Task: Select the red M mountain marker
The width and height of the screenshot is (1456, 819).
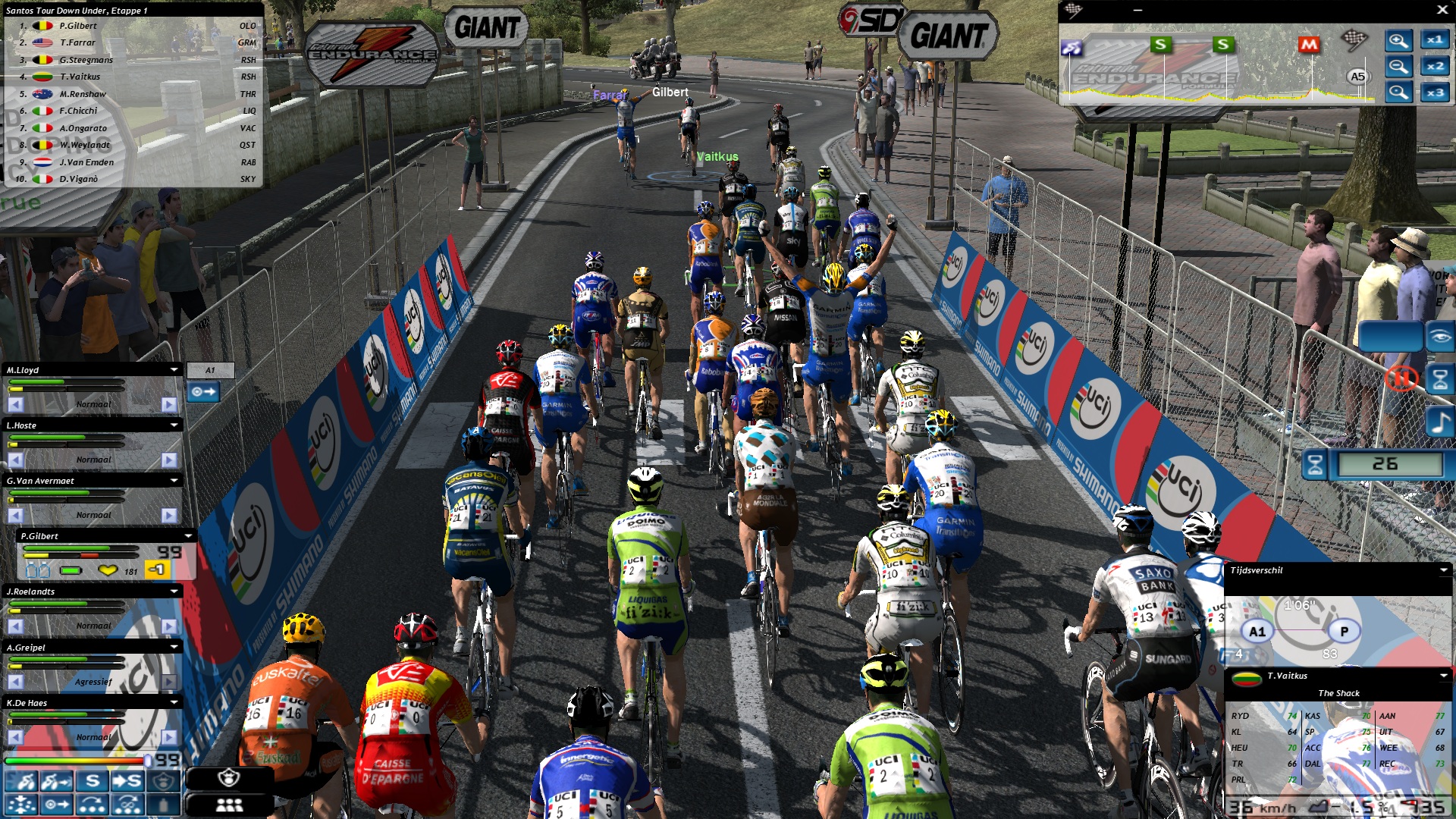Action: (1309, 45)
